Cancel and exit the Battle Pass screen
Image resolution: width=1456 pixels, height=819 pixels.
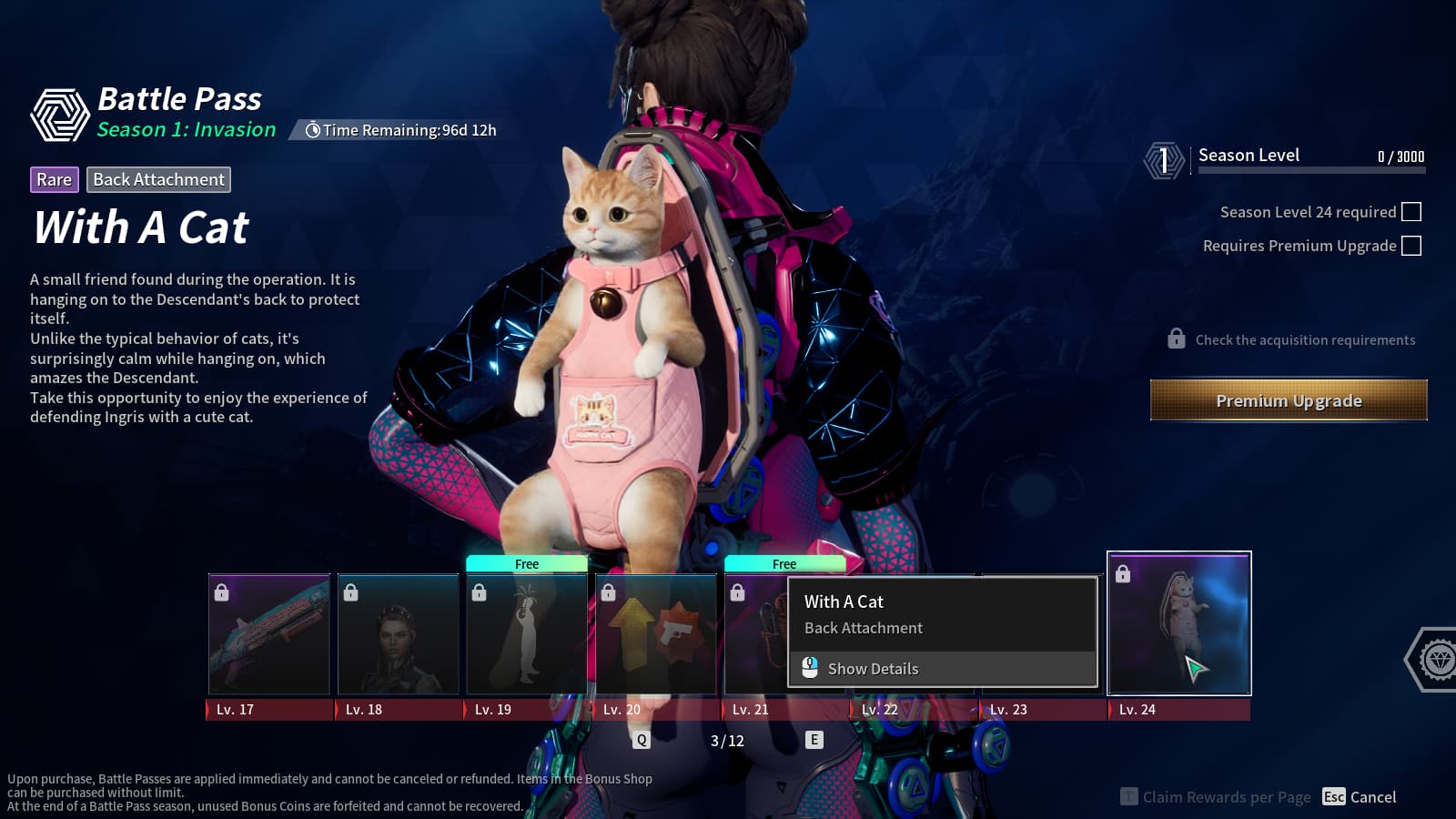(1360, 797)
